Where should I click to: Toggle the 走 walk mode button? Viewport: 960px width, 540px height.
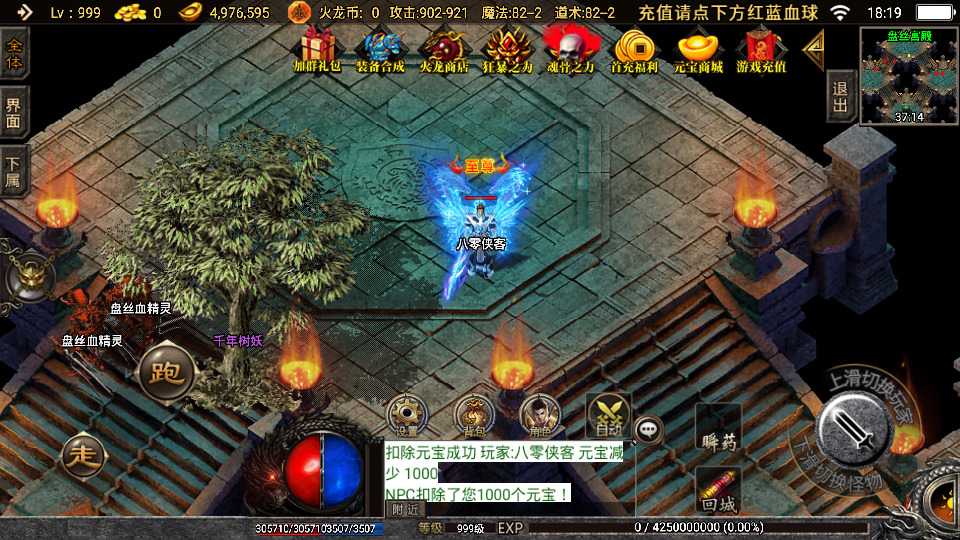[82, 456]
